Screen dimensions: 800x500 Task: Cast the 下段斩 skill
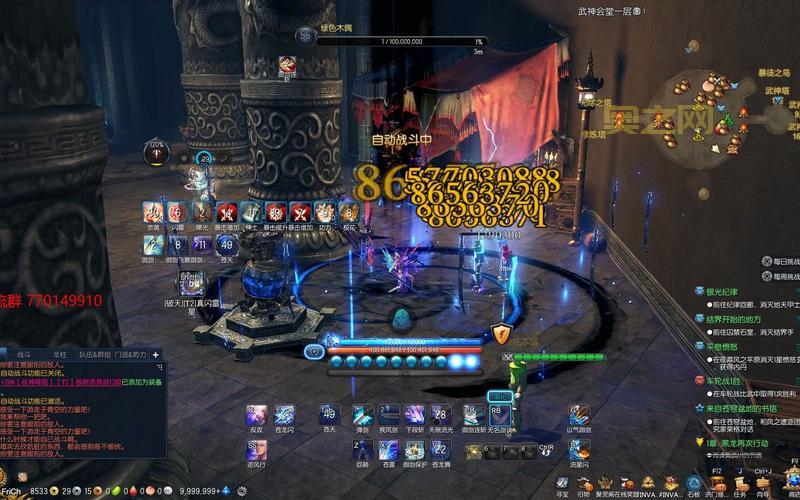tap(415, 415)
